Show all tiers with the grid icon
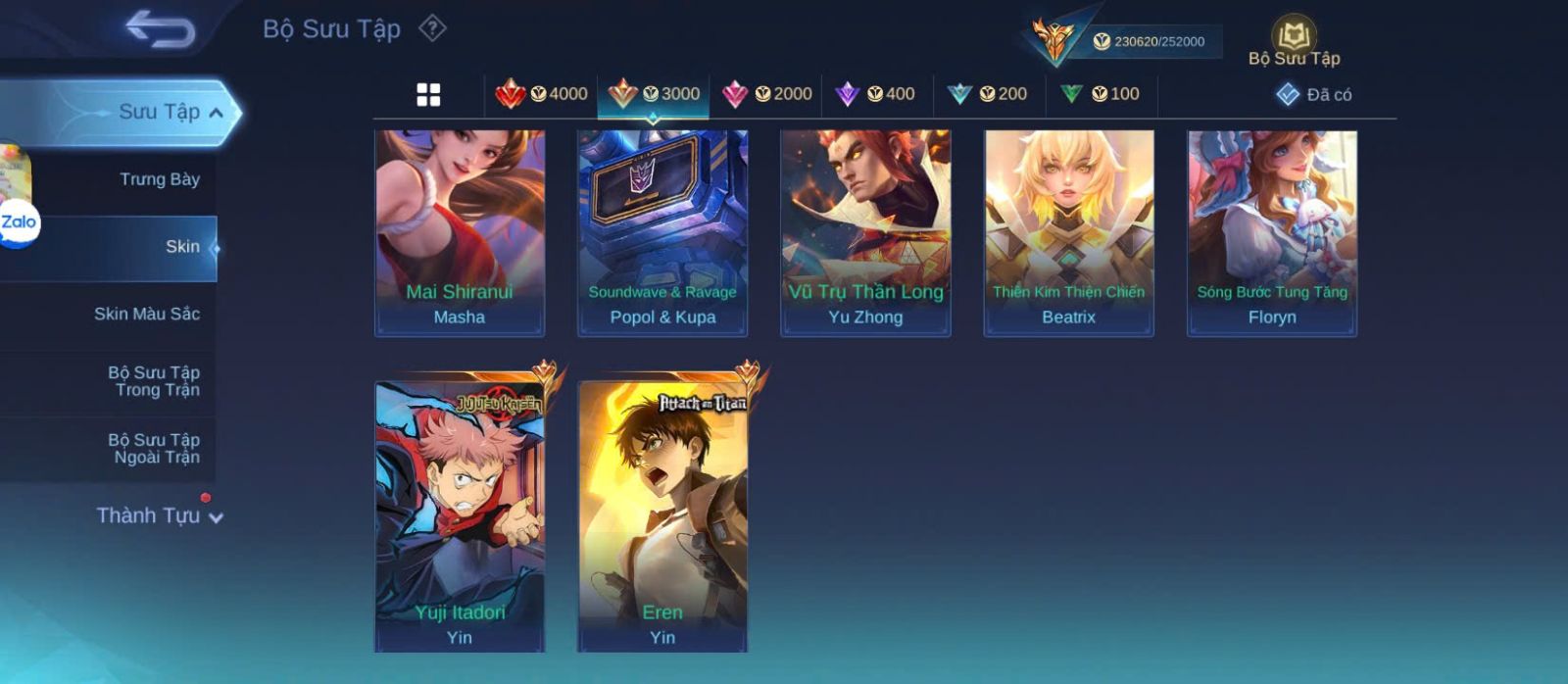This screenshot has width=1568, height=684. point(428,95)
